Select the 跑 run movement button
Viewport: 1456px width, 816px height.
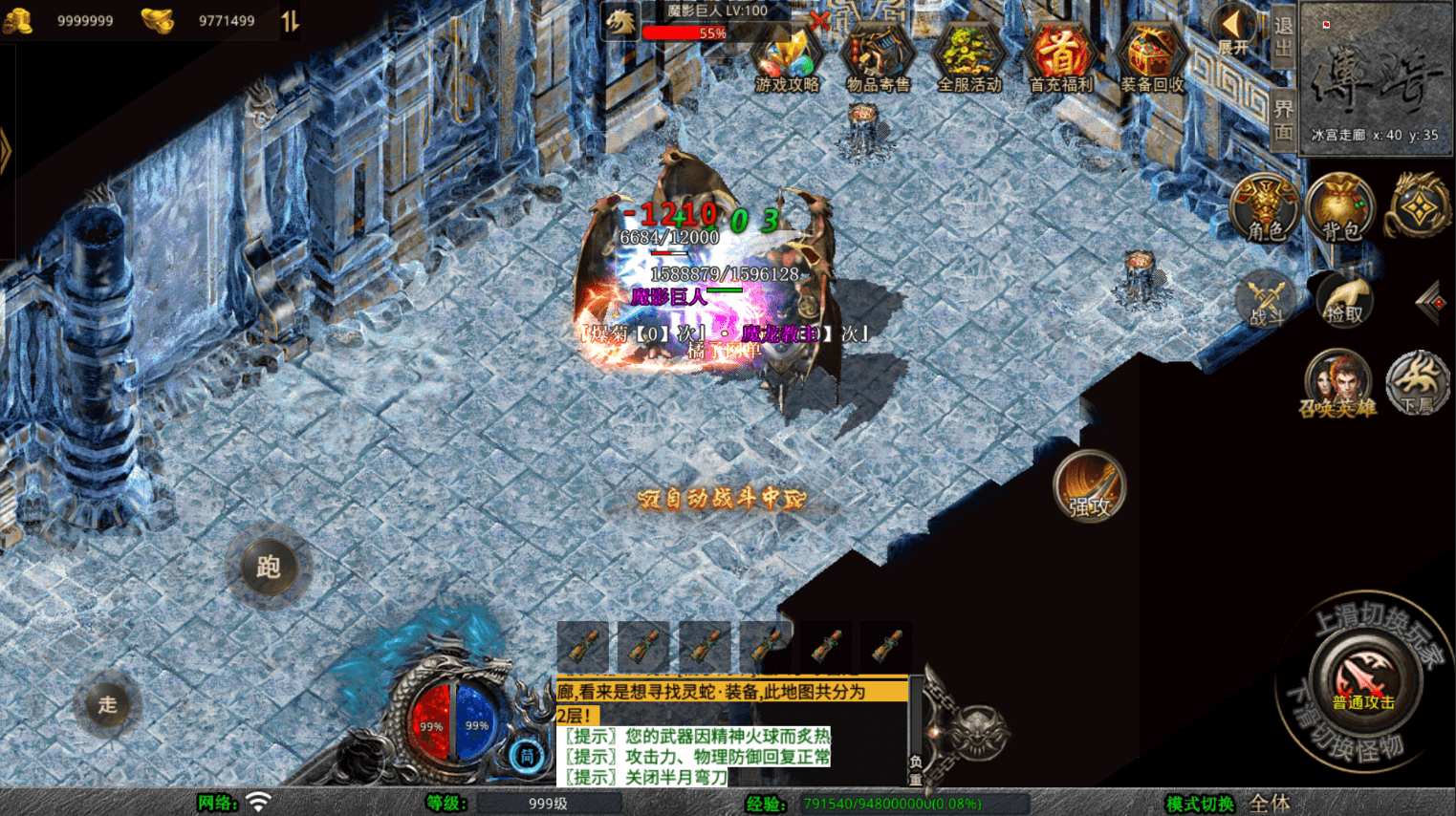click(269, 568)
